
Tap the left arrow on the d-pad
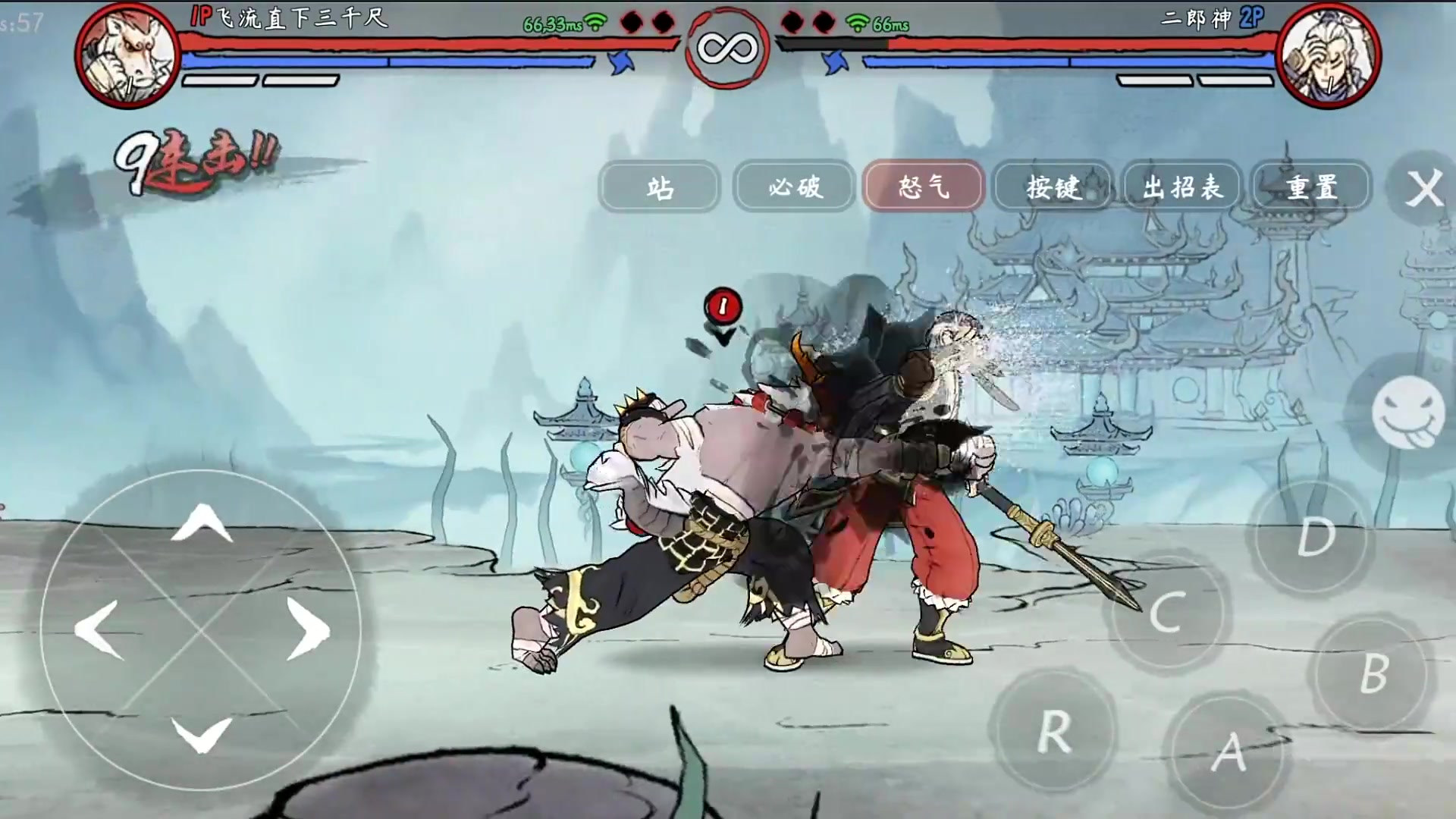coord(99,629)
